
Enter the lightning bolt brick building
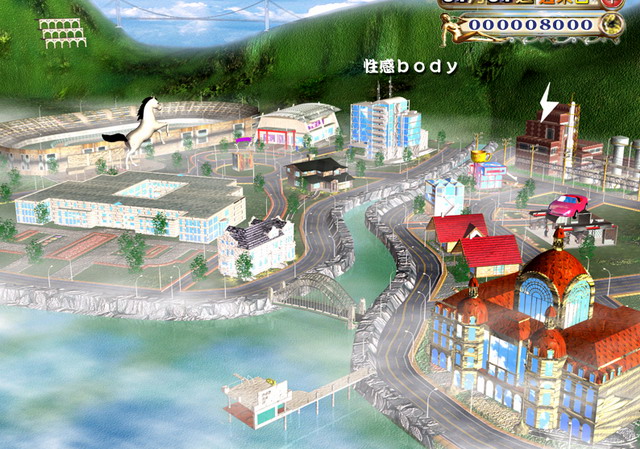[549, 135]
